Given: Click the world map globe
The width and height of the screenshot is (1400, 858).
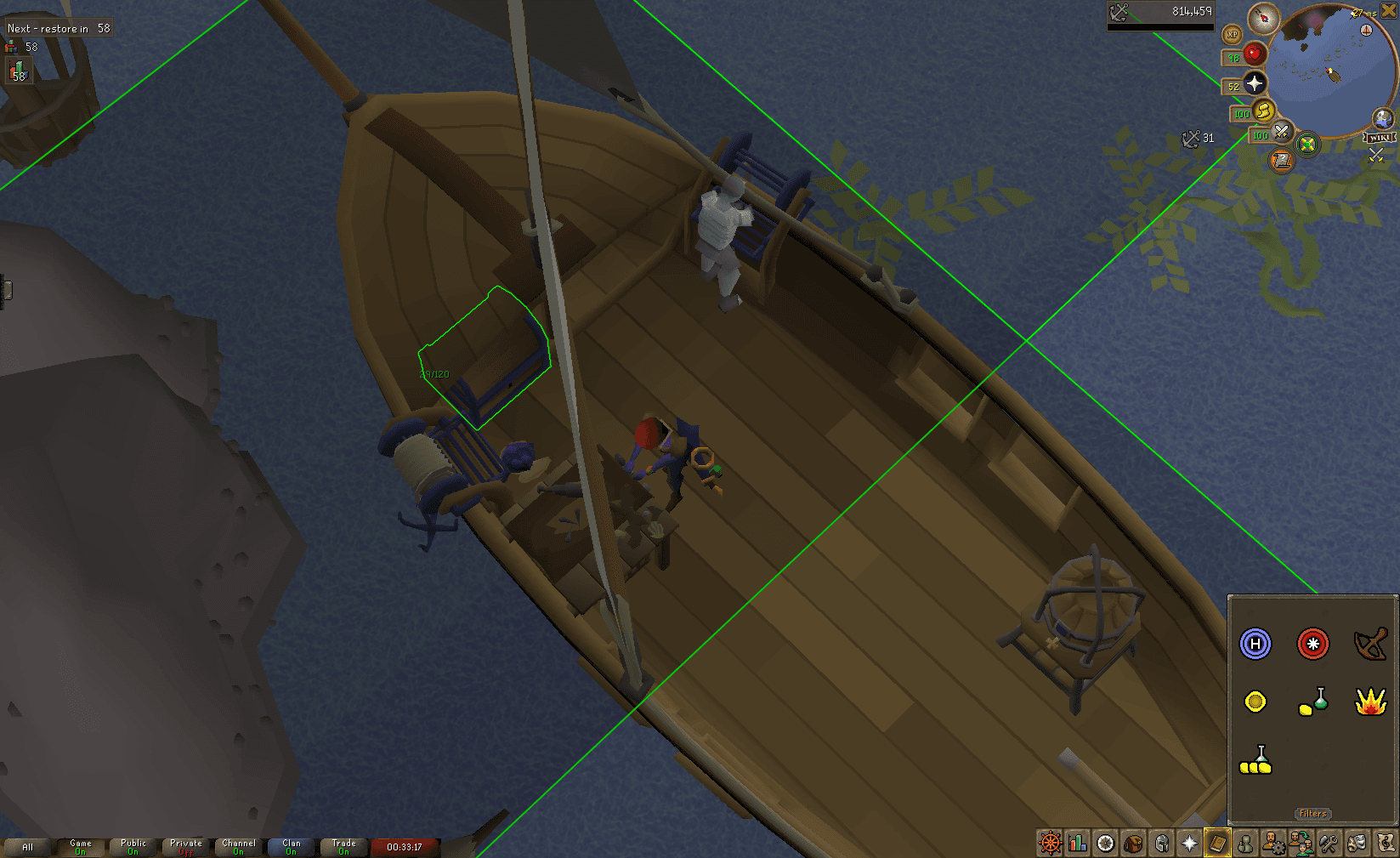Looking at the screenshot, I should [1382, 118].
